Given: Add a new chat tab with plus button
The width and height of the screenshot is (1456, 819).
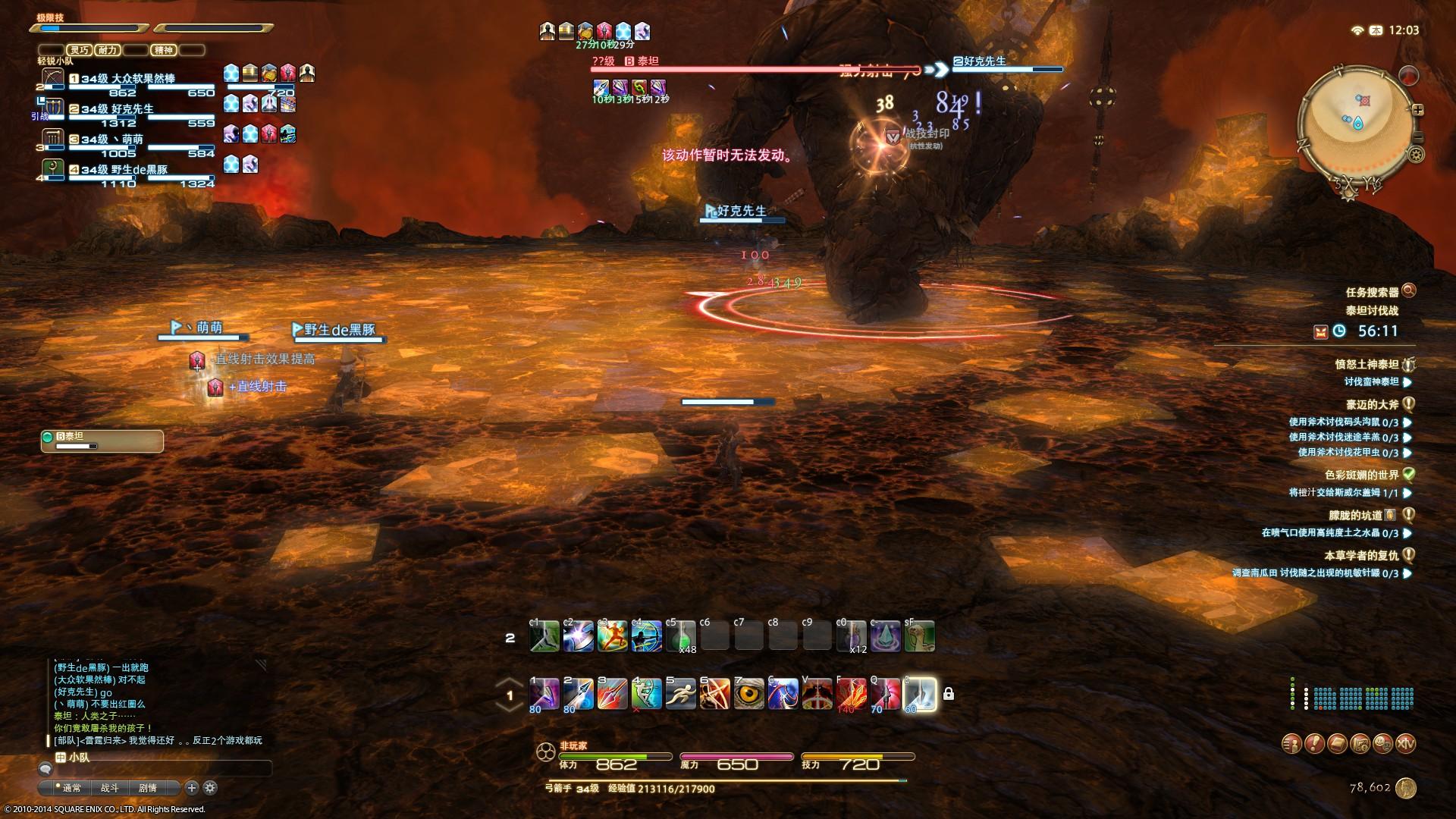Looking at the screenshot, I should click(x=192, y=788).
